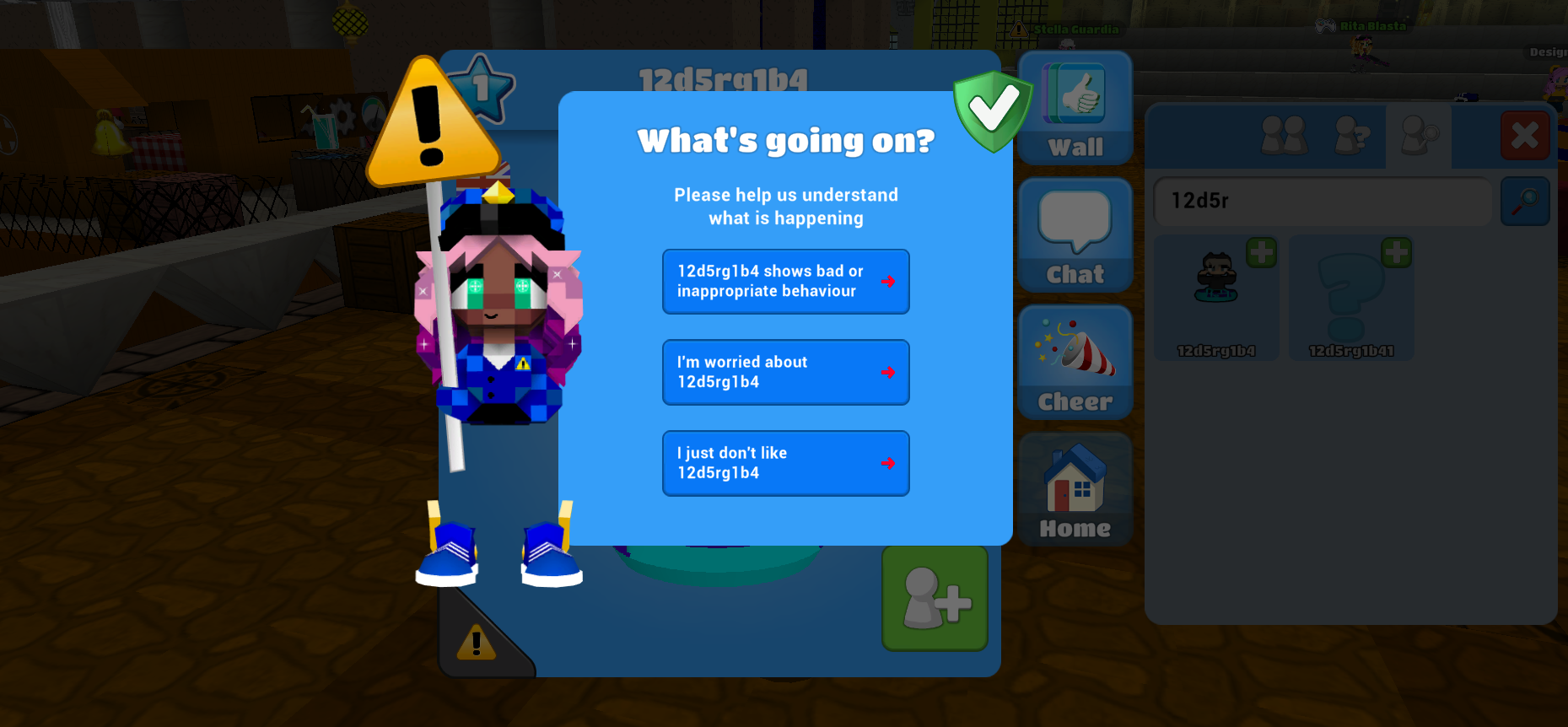Select the player search tab
This screenshot has width=1568, height=727.
point(1419,137)
